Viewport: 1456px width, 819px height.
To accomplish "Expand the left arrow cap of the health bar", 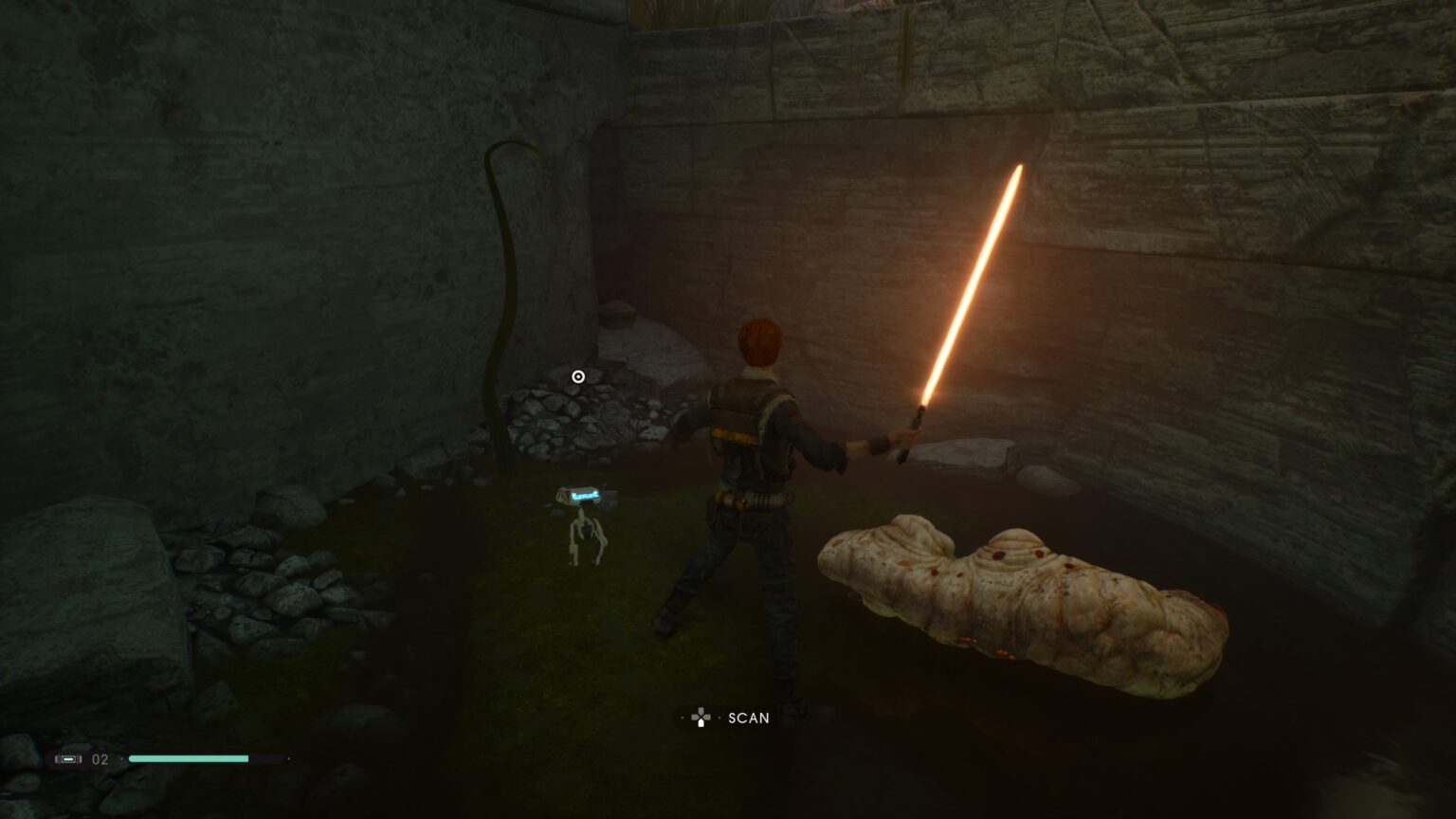I will point(121,760).
